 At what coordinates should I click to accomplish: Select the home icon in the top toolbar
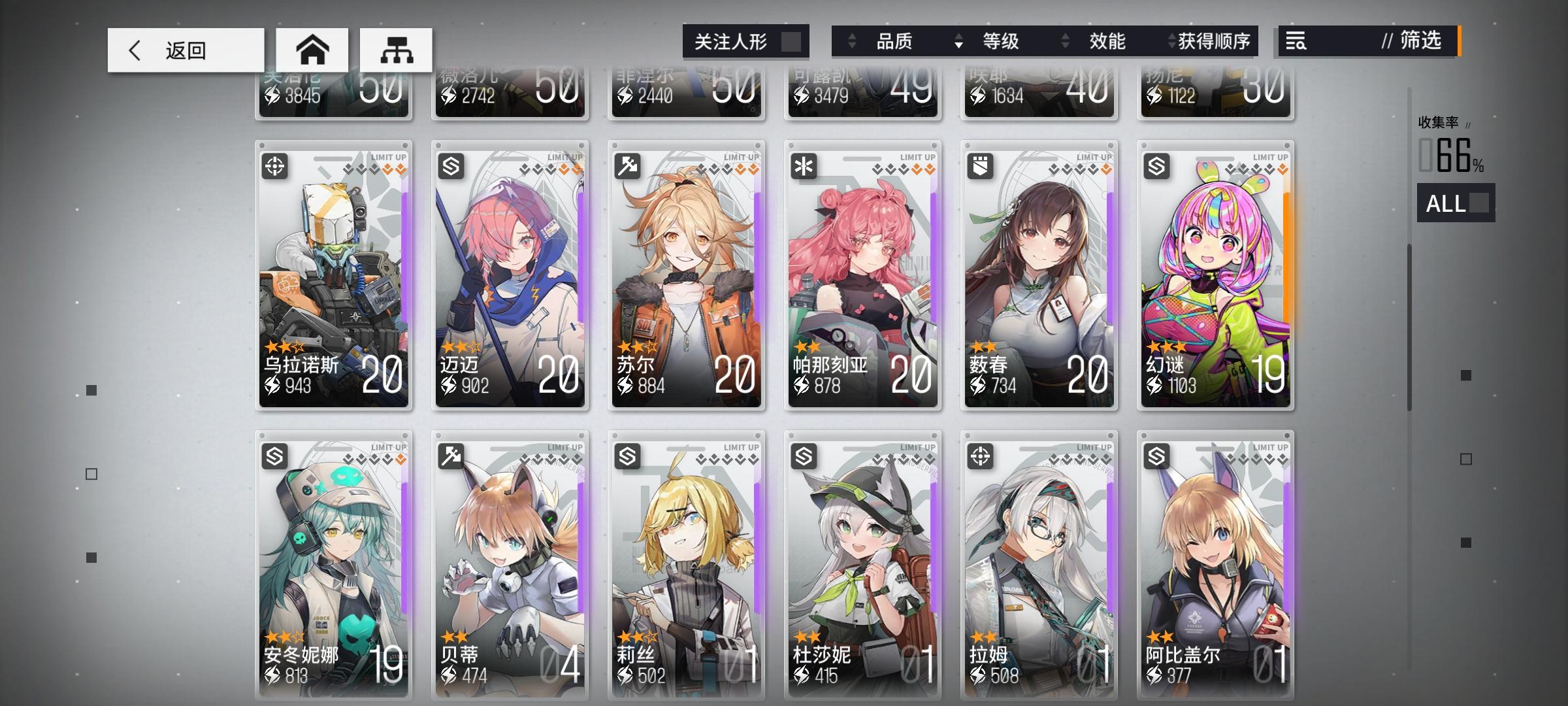point(312,49)
